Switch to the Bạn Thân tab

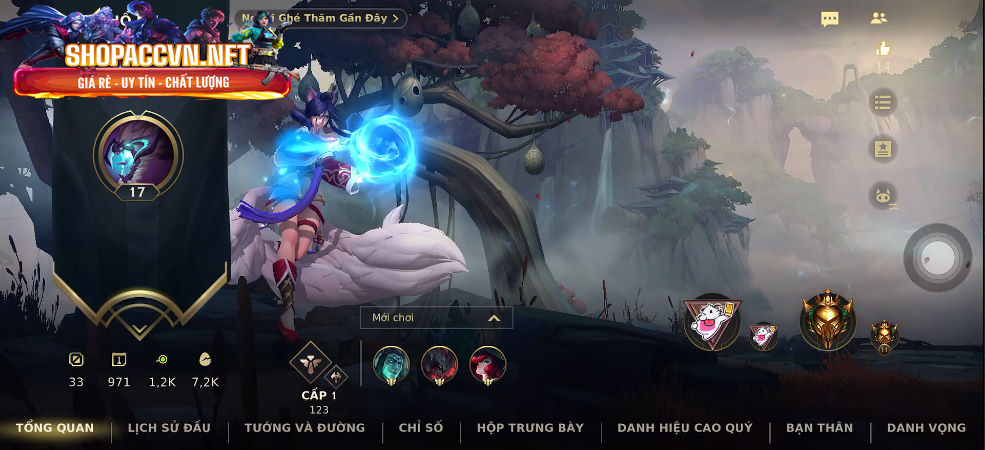click(x=819, y=428)
